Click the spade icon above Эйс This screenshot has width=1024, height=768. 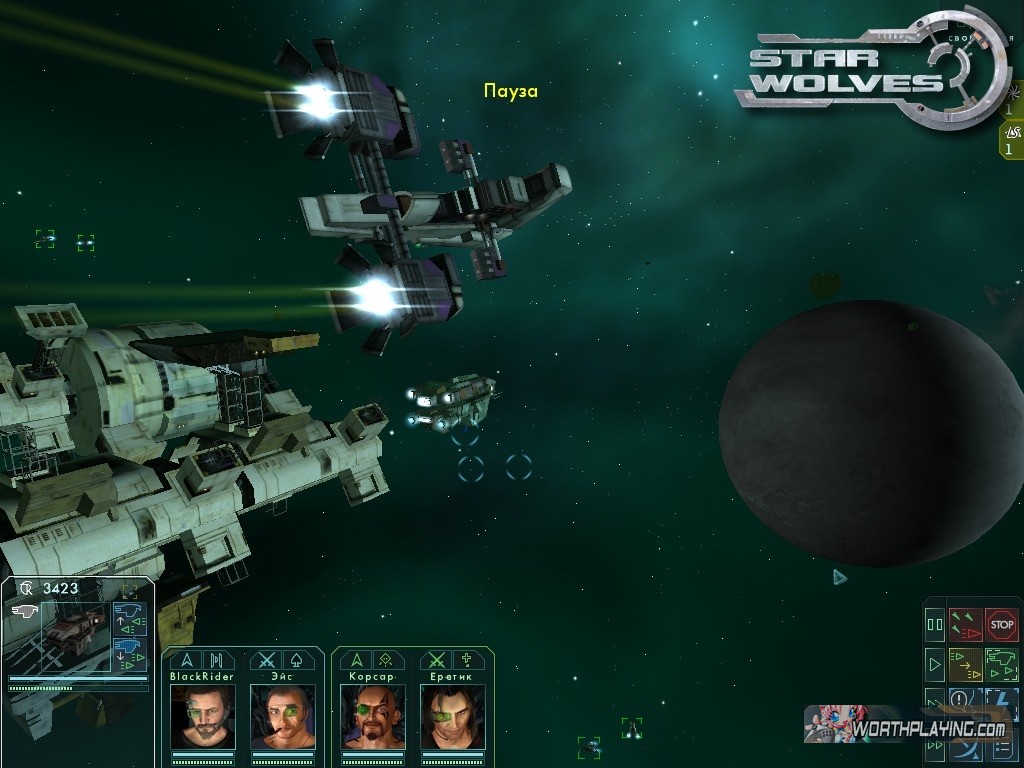click(298, 660)
